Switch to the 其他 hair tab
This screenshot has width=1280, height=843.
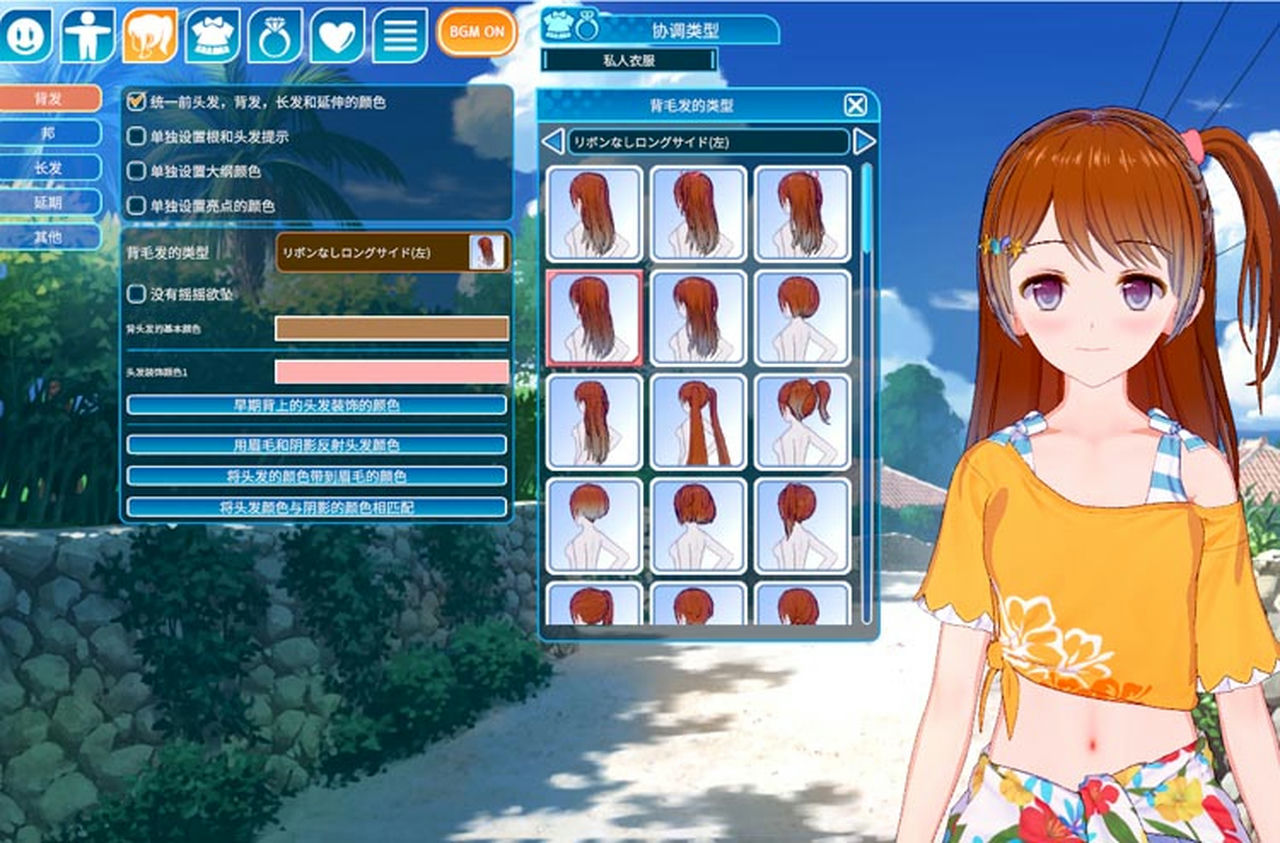click(51, 237)
